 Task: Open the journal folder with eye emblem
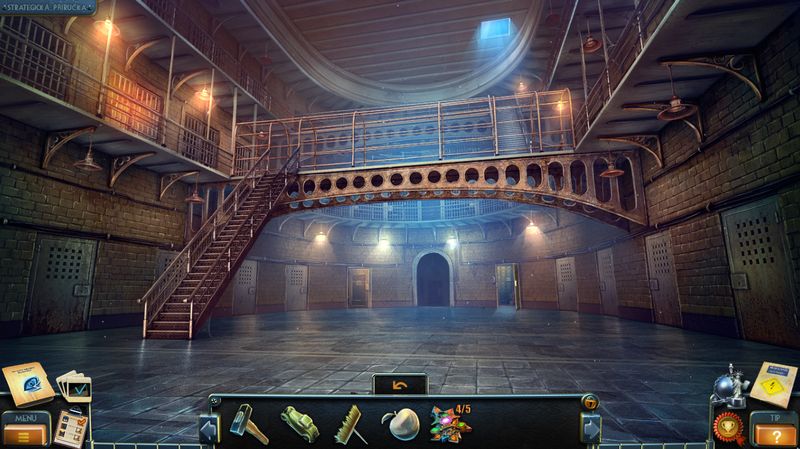point(26,383)
